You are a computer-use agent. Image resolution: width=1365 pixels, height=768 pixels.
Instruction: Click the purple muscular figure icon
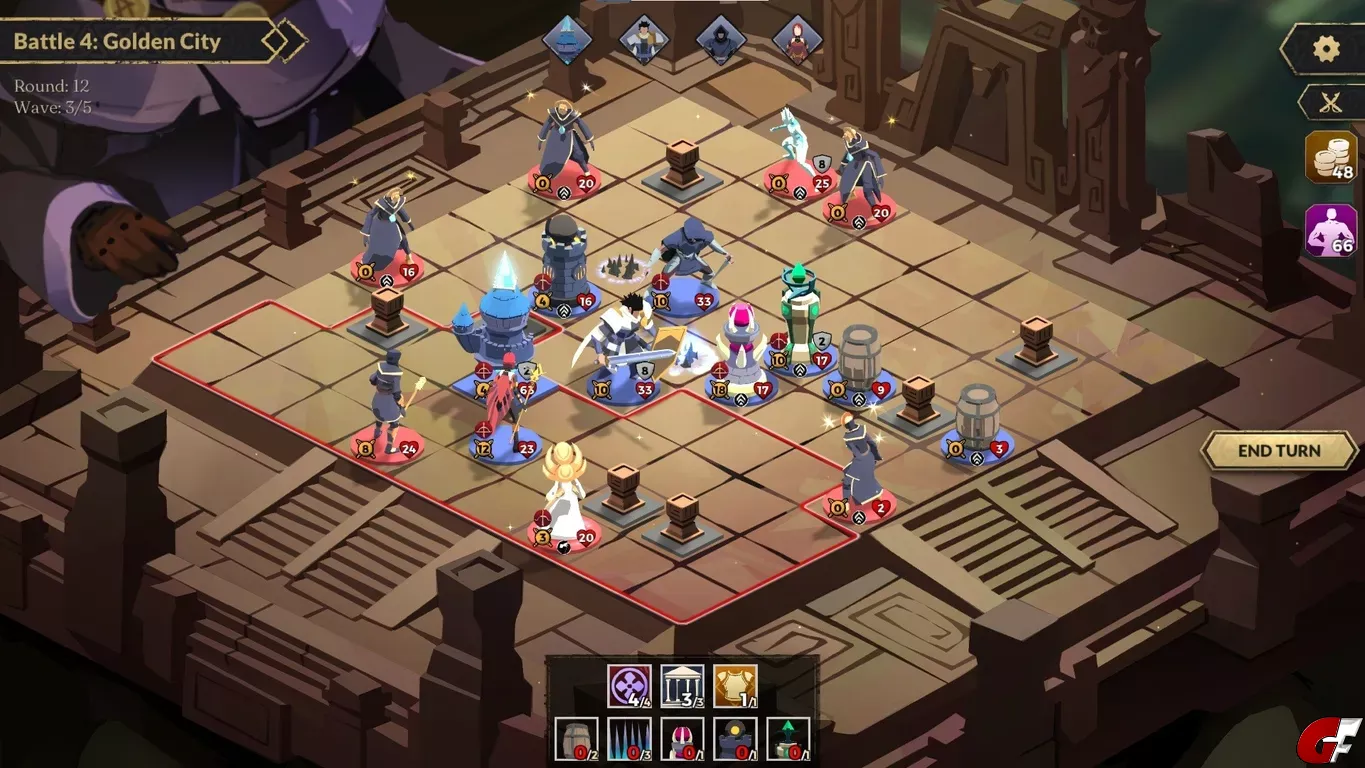tap(1331, 231)
